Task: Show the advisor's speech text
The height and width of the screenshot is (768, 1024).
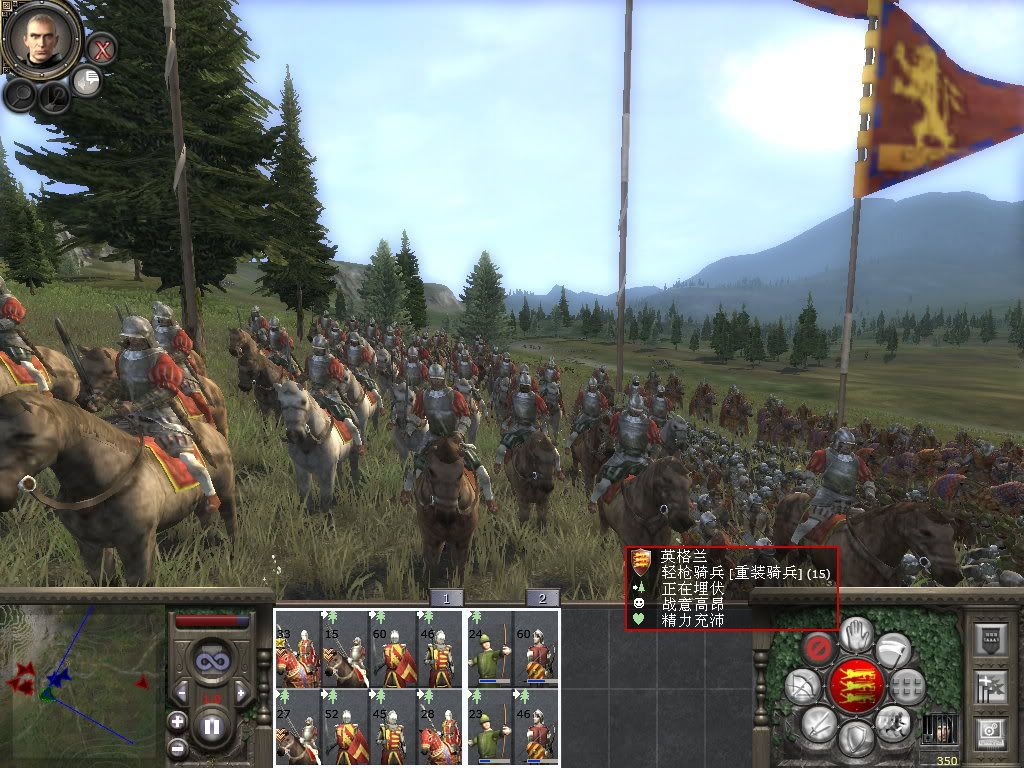Action: tap(88, 81)
